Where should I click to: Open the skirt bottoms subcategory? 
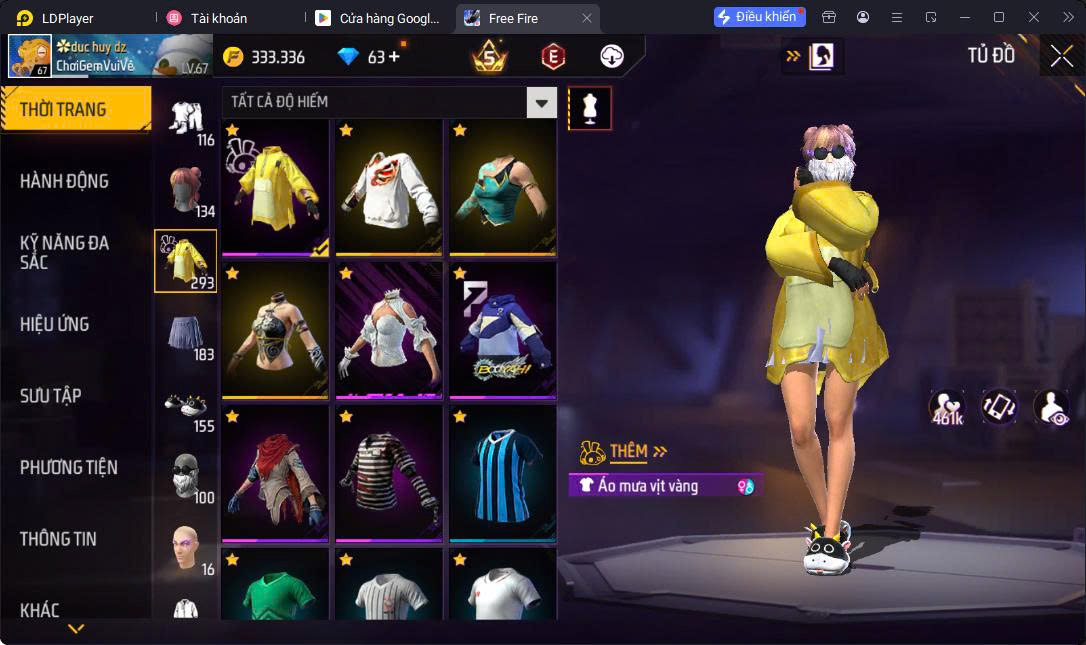click(186, 333)
